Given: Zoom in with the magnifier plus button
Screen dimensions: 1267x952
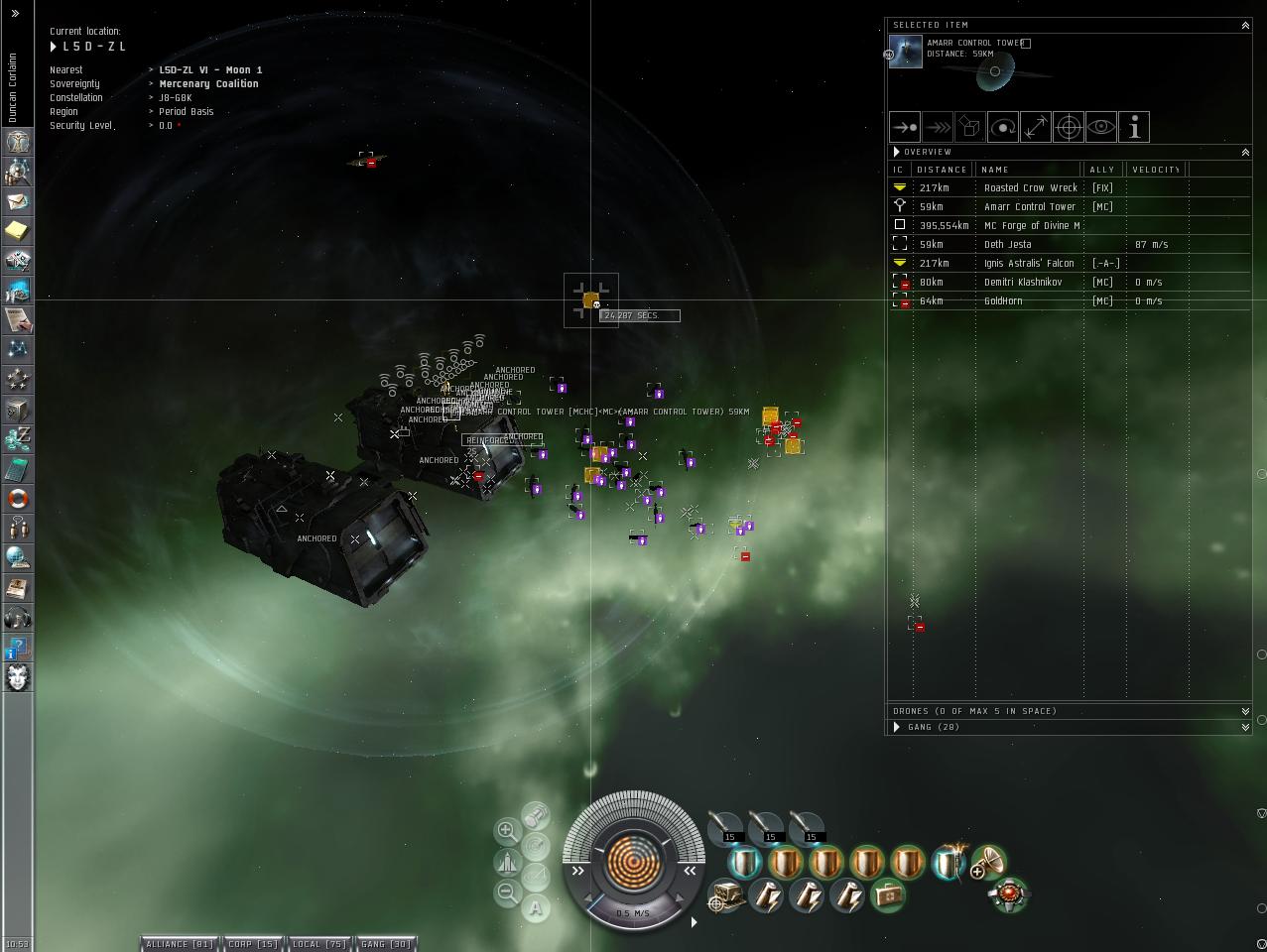Looking at the screenshot, I should click(507, 831).
